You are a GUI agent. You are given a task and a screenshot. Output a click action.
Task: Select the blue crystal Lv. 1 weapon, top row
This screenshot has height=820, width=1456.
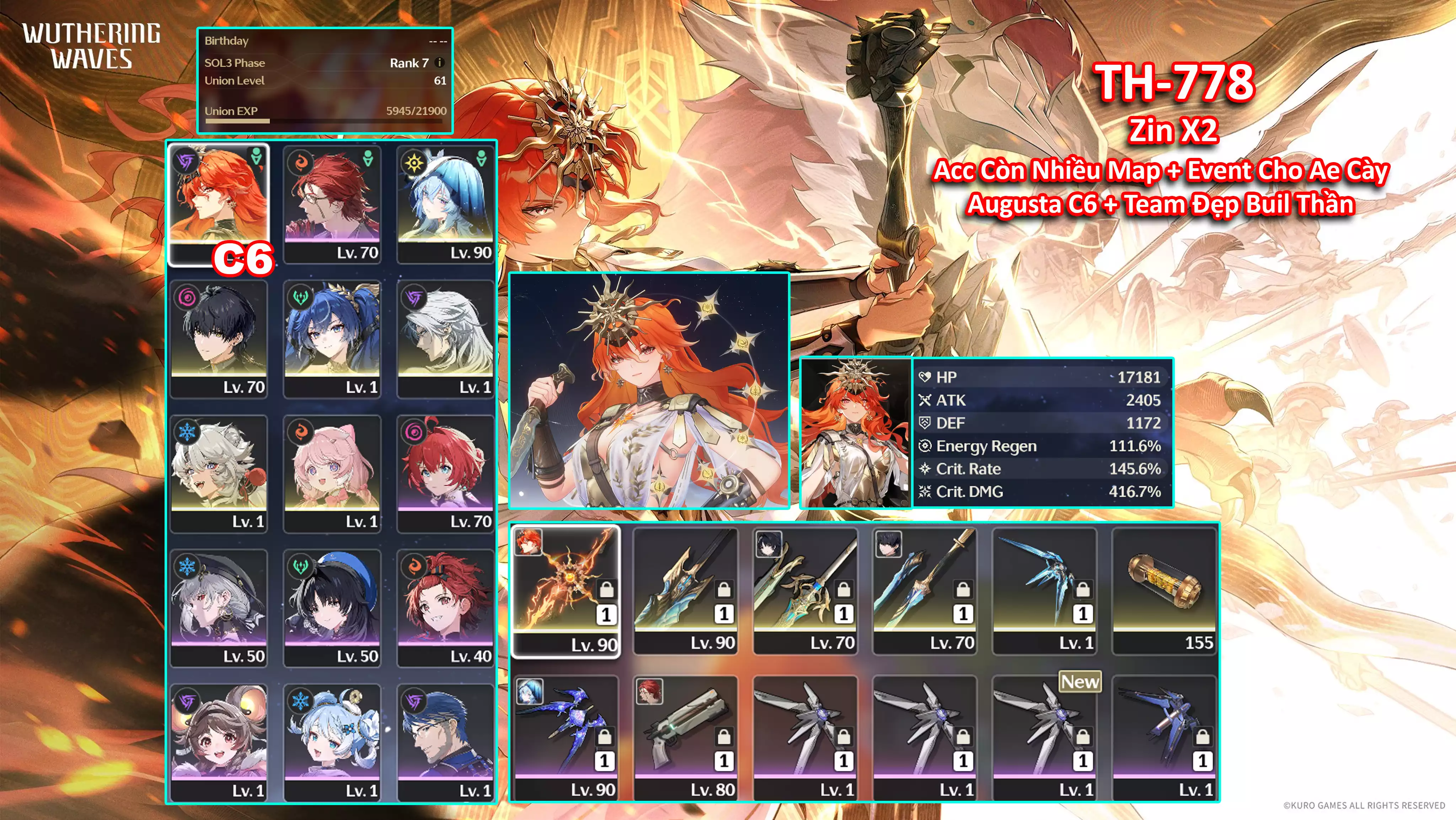click(1044, 590)
